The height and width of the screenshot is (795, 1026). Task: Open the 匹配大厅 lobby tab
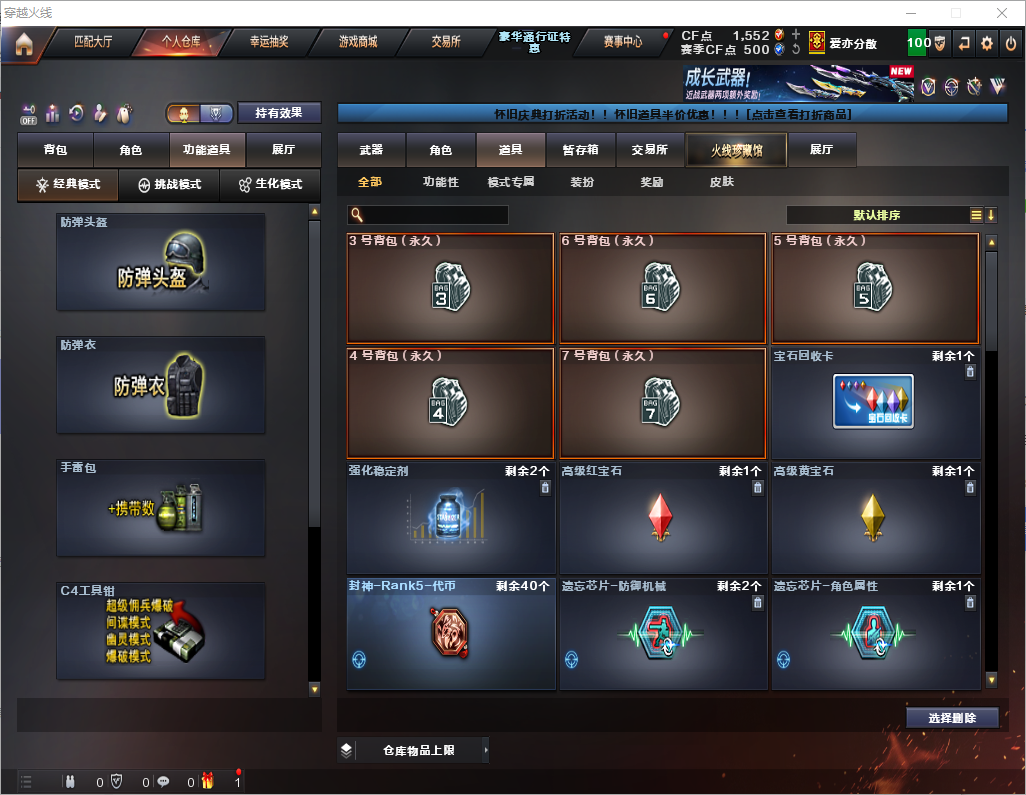tap(94, 42)
